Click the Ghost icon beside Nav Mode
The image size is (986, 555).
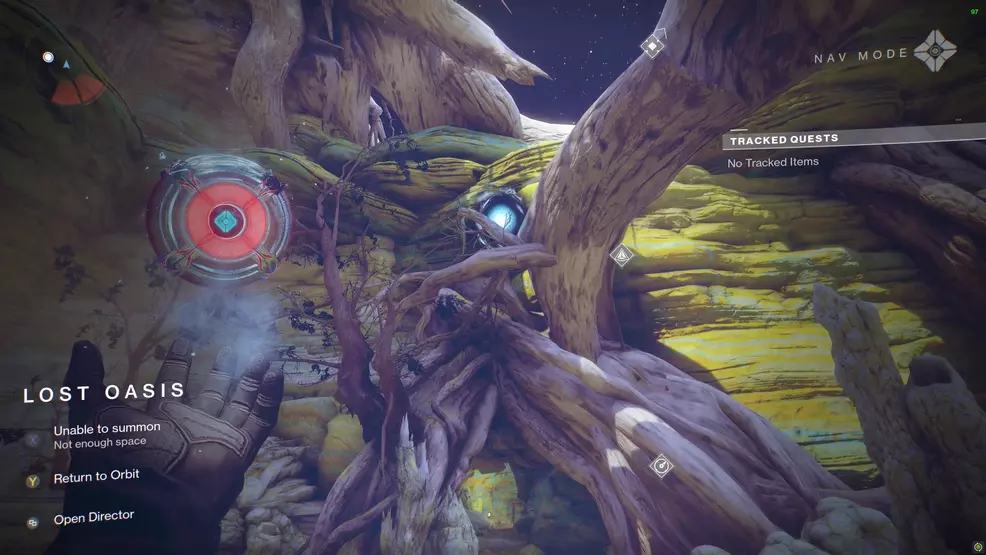[x=936, y=52]
